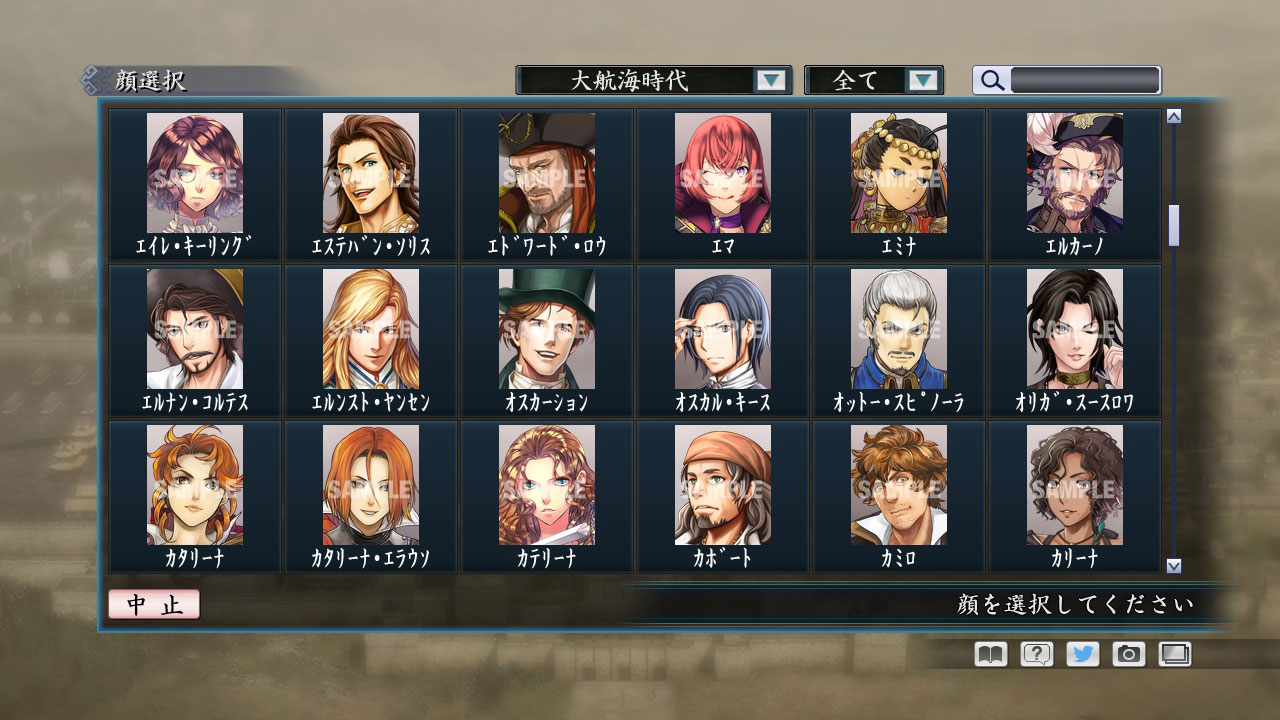This screenshot has height=720, width=1280.
Task: Select the エルナン・コルテス portrait
Action: click(194, 333)
